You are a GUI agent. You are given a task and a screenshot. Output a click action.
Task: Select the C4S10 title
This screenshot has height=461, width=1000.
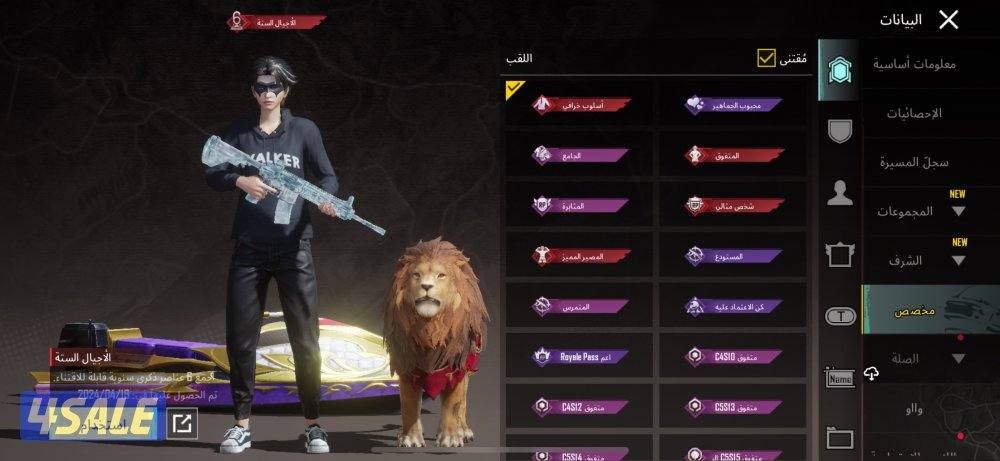[733, 356]
